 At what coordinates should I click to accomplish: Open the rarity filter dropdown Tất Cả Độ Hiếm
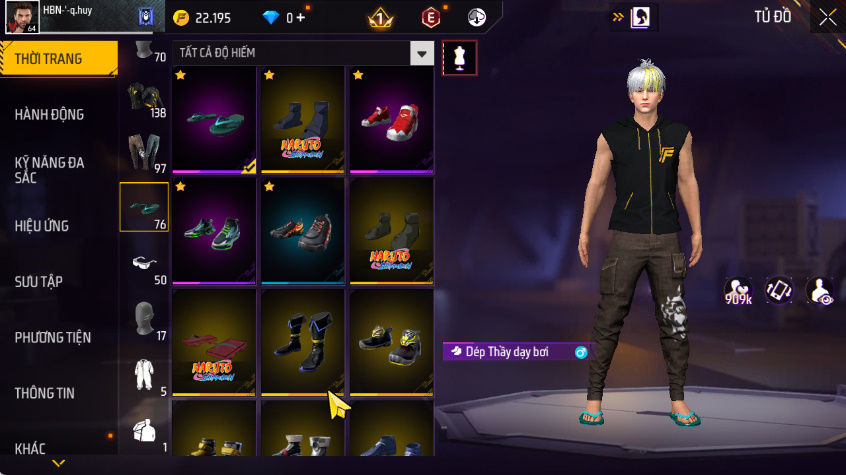423,53
